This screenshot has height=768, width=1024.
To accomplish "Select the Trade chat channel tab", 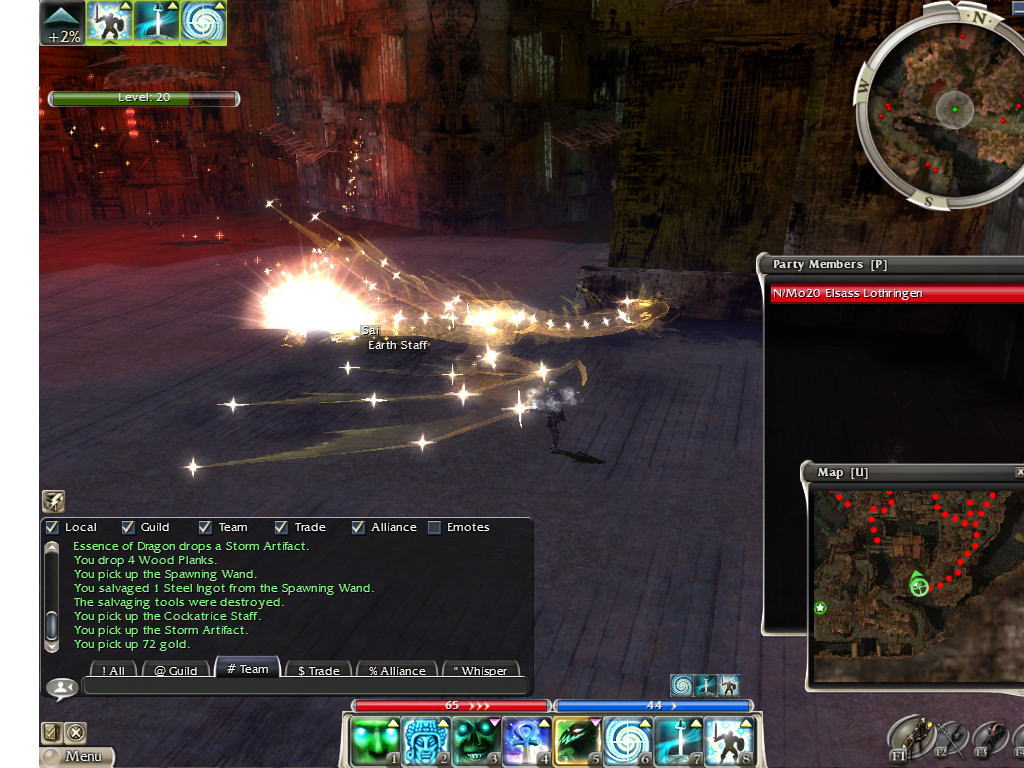I will coord(319,670).
